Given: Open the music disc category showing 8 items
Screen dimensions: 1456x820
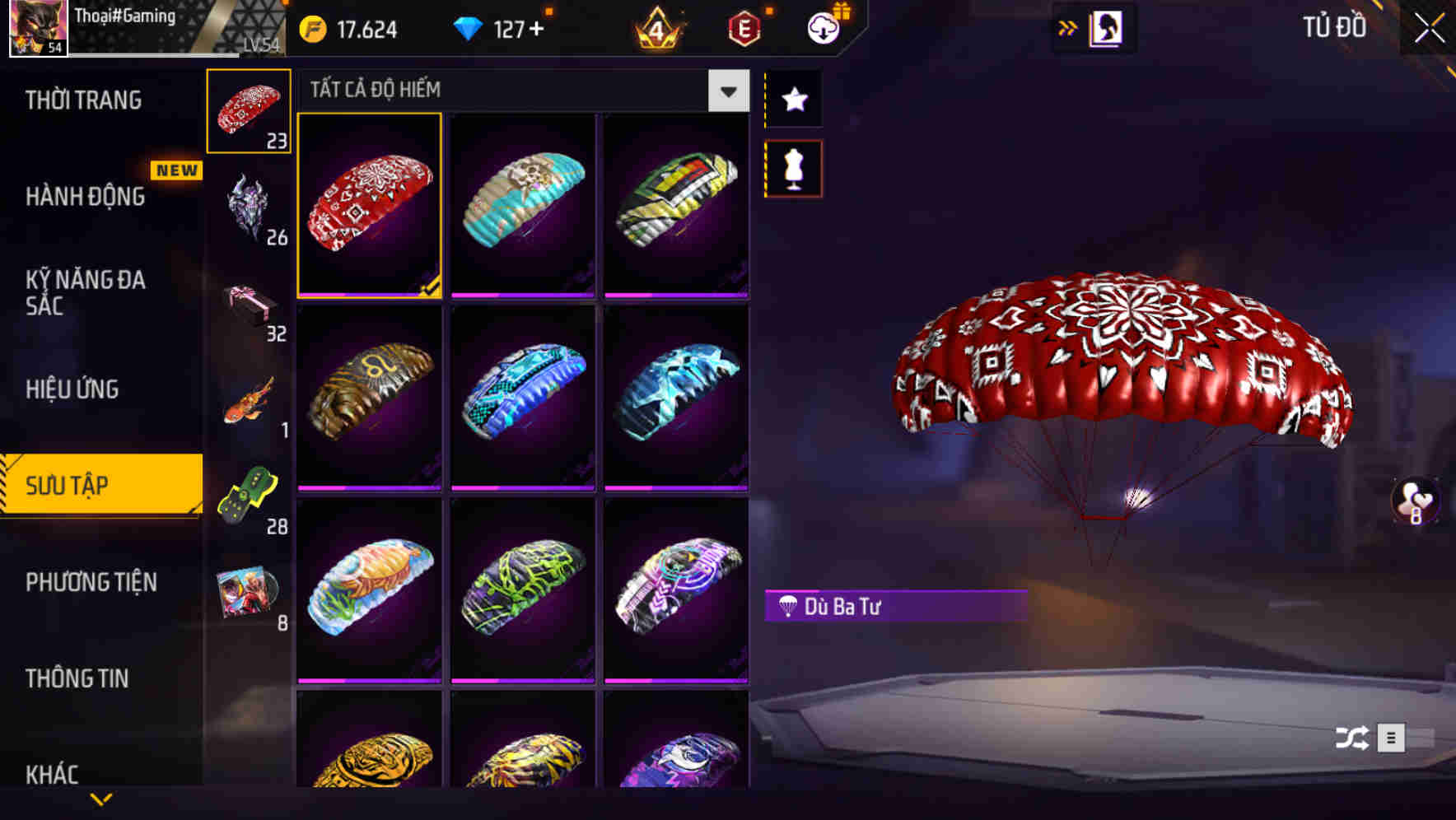Looking at the screenshot, I should pyautogui.click(x=250, y=593).
